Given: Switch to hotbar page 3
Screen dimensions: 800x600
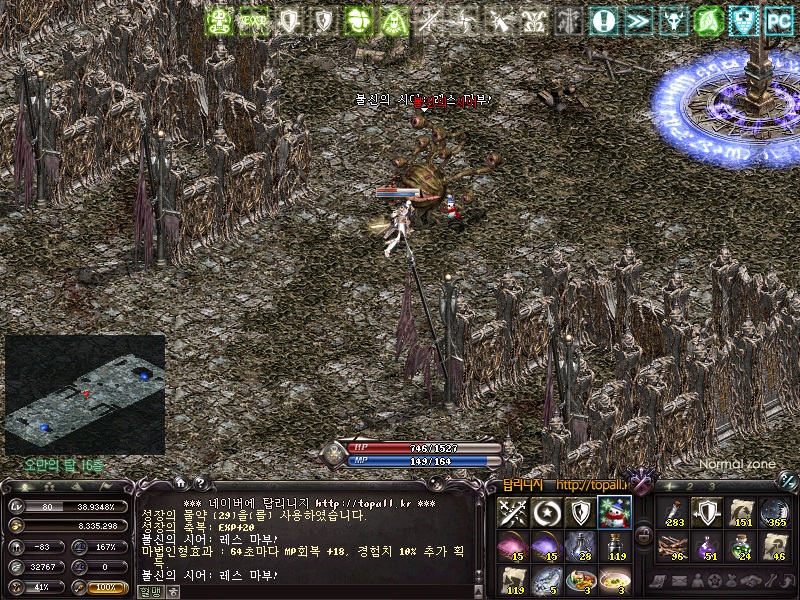Looking at the screenshot, I should pyautogui.click(x=712, y=487).
